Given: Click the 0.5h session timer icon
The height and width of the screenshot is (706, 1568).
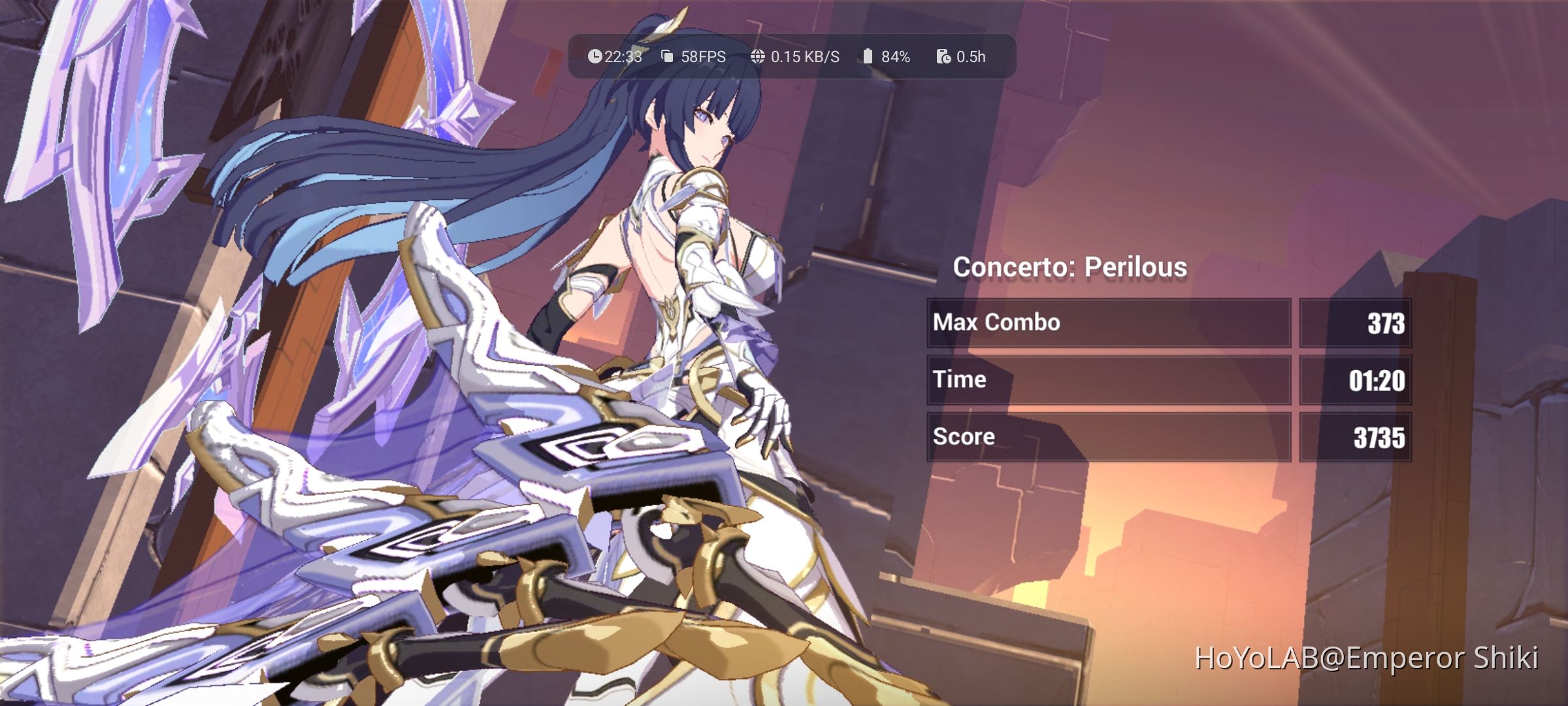Looking at the screenshot, I should tap(943, 57).
